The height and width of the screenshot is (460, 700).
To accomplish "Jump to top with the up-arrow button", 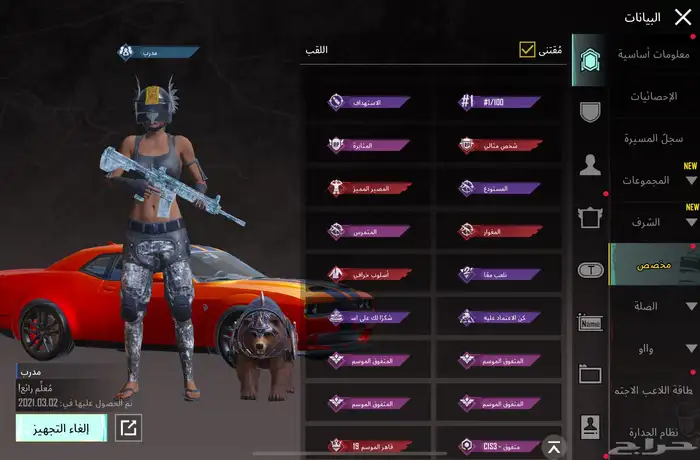I will [x=552, y=445].
